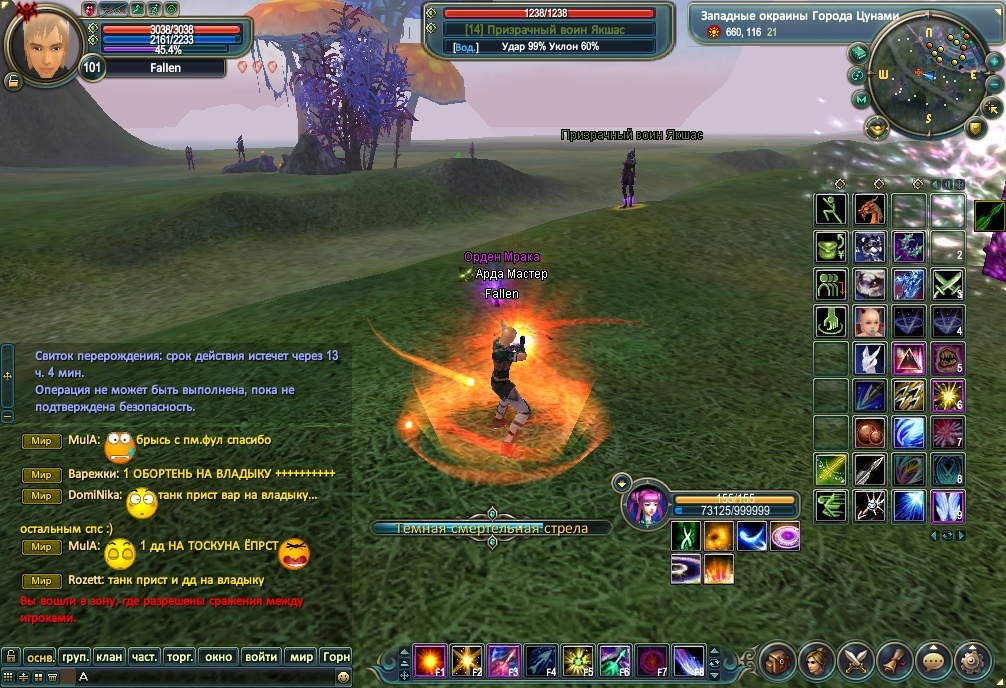Screen dimensions: 1006x688
Task: Open the gold ingot shop button
Action: (877, 127)
